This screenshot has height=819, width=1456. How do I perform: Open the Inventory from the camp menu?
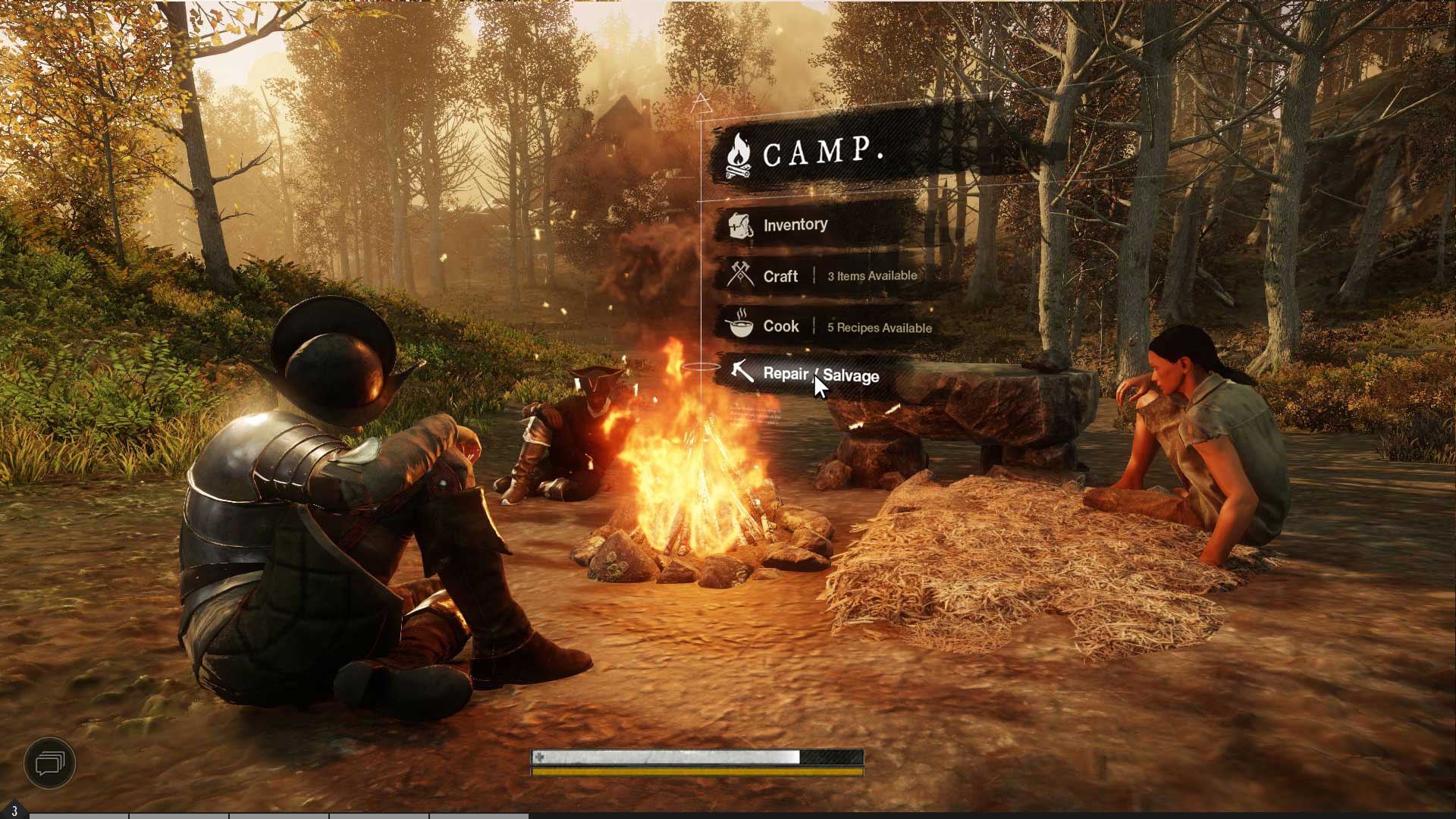[x=795, y=225]
